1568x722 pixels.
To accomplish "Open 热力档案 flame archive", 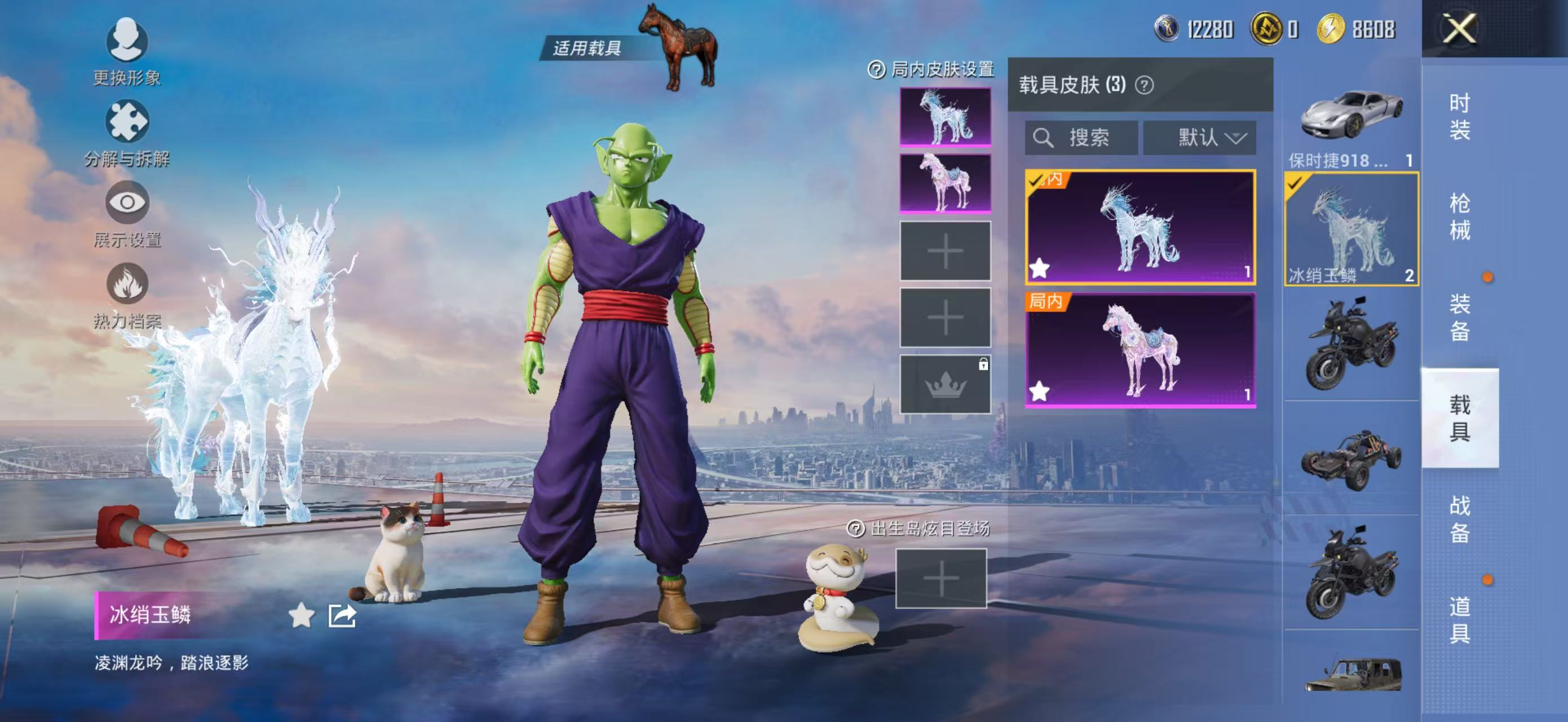I will coord(127,295).
